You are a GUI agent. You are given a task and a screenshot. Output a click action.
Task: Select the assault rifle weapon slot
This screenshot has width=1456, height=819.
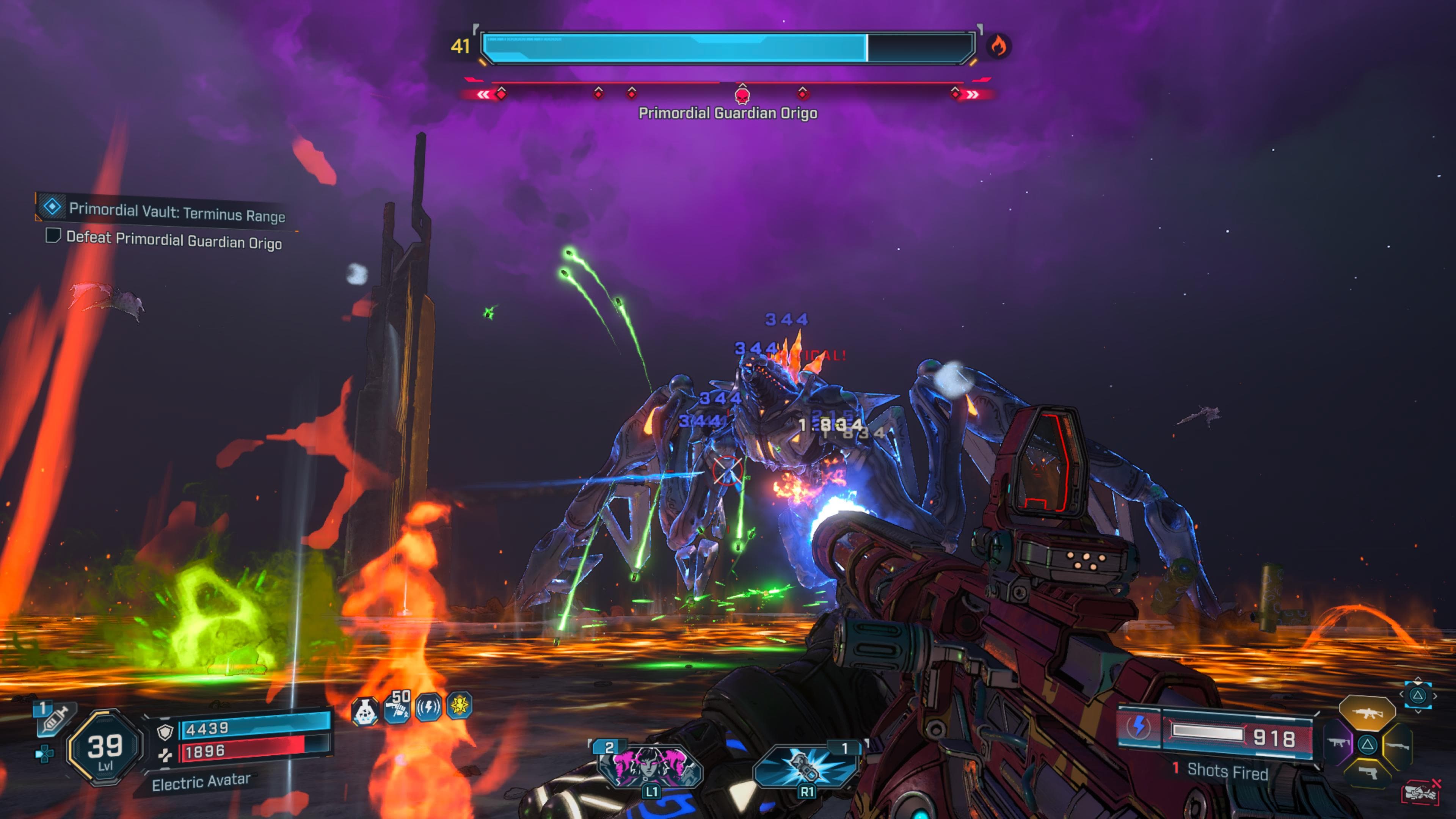[x=1367, y=713]
